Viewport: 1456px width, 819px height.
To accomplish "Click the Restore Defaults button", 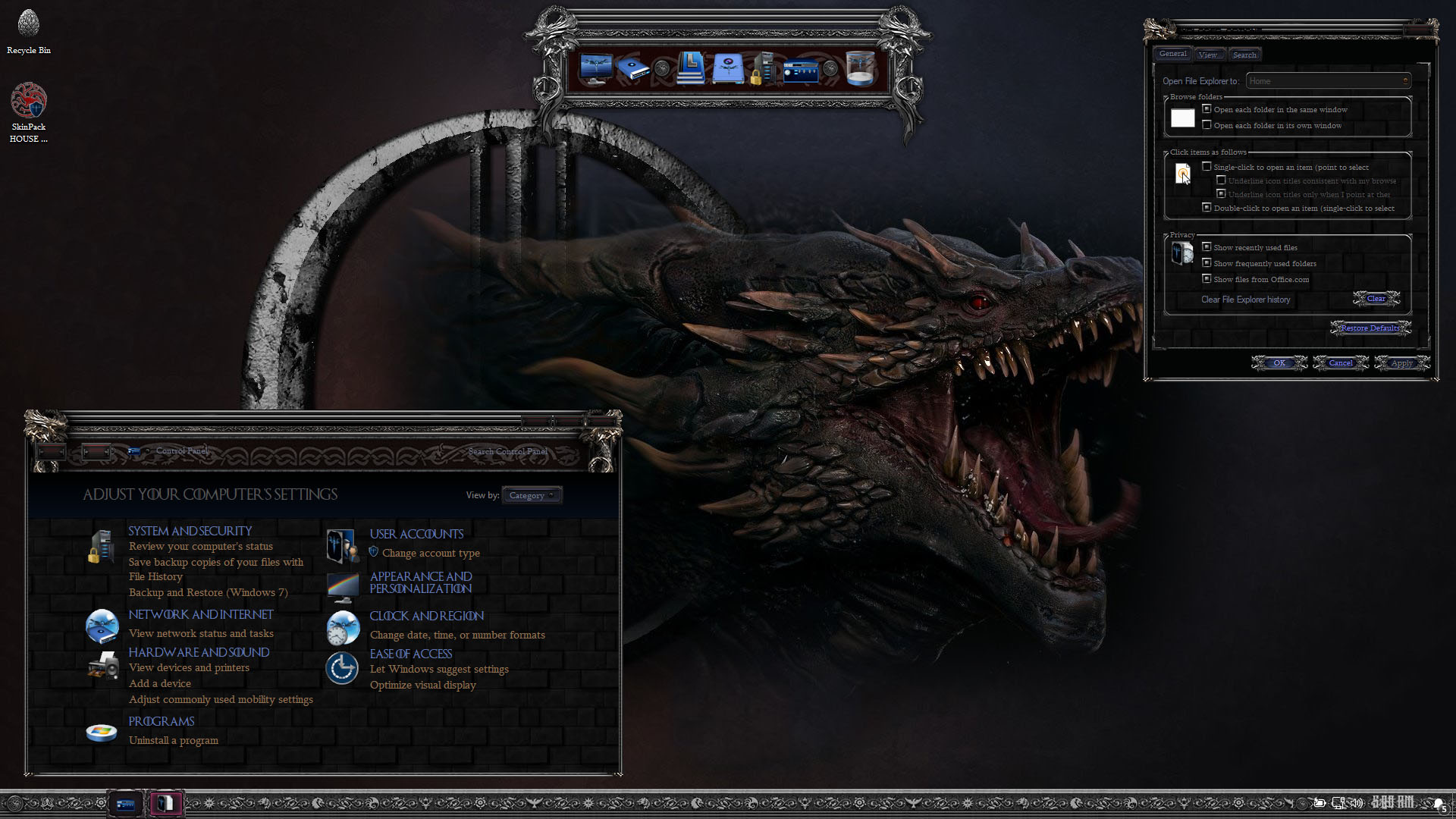I will pyautogui.click(x=1370, y=328).
